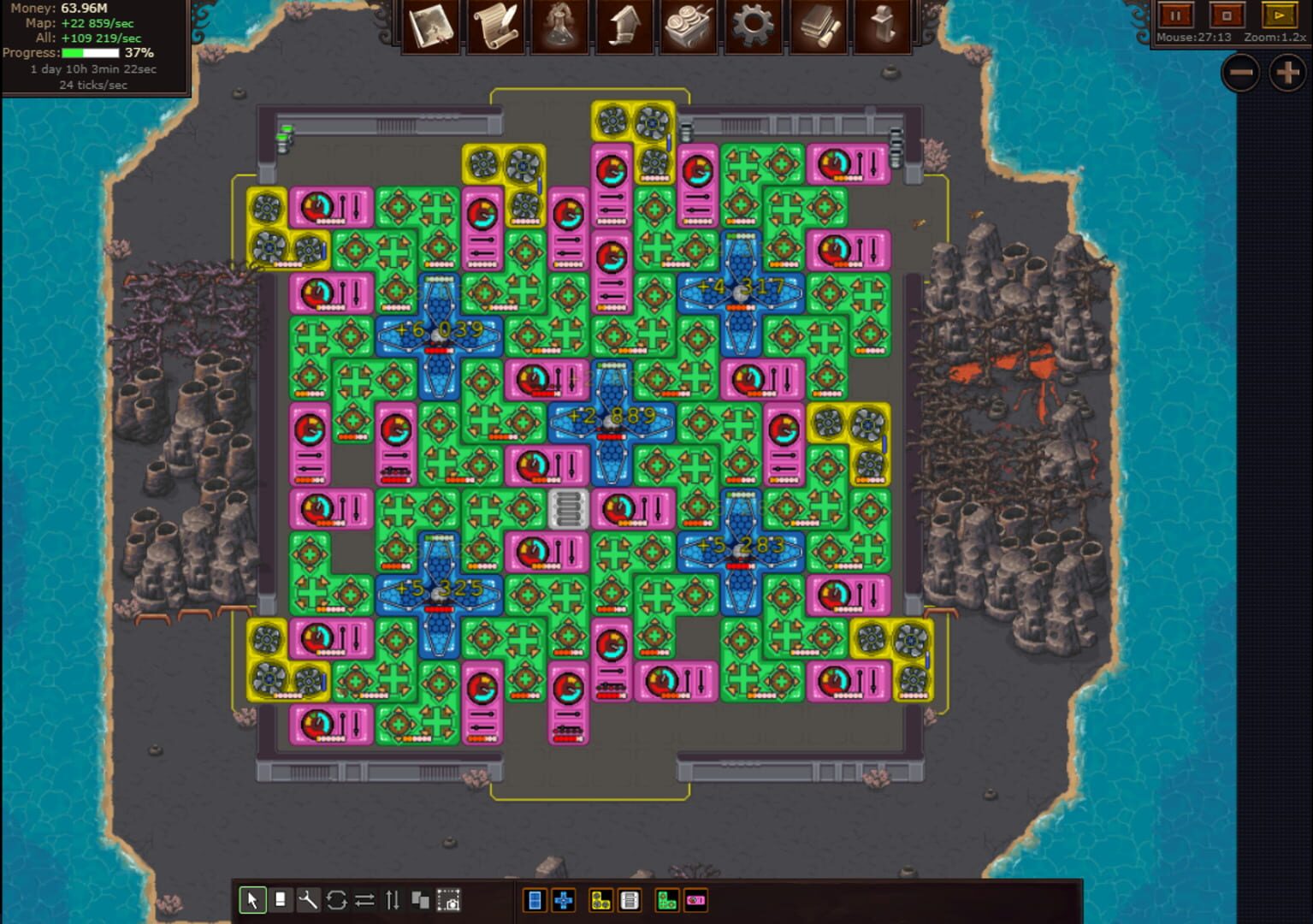Image resolution: width=1313 pixels, height=924 pixels.
Task: Toggle the active play speed button
Action: coord(1278,15)
